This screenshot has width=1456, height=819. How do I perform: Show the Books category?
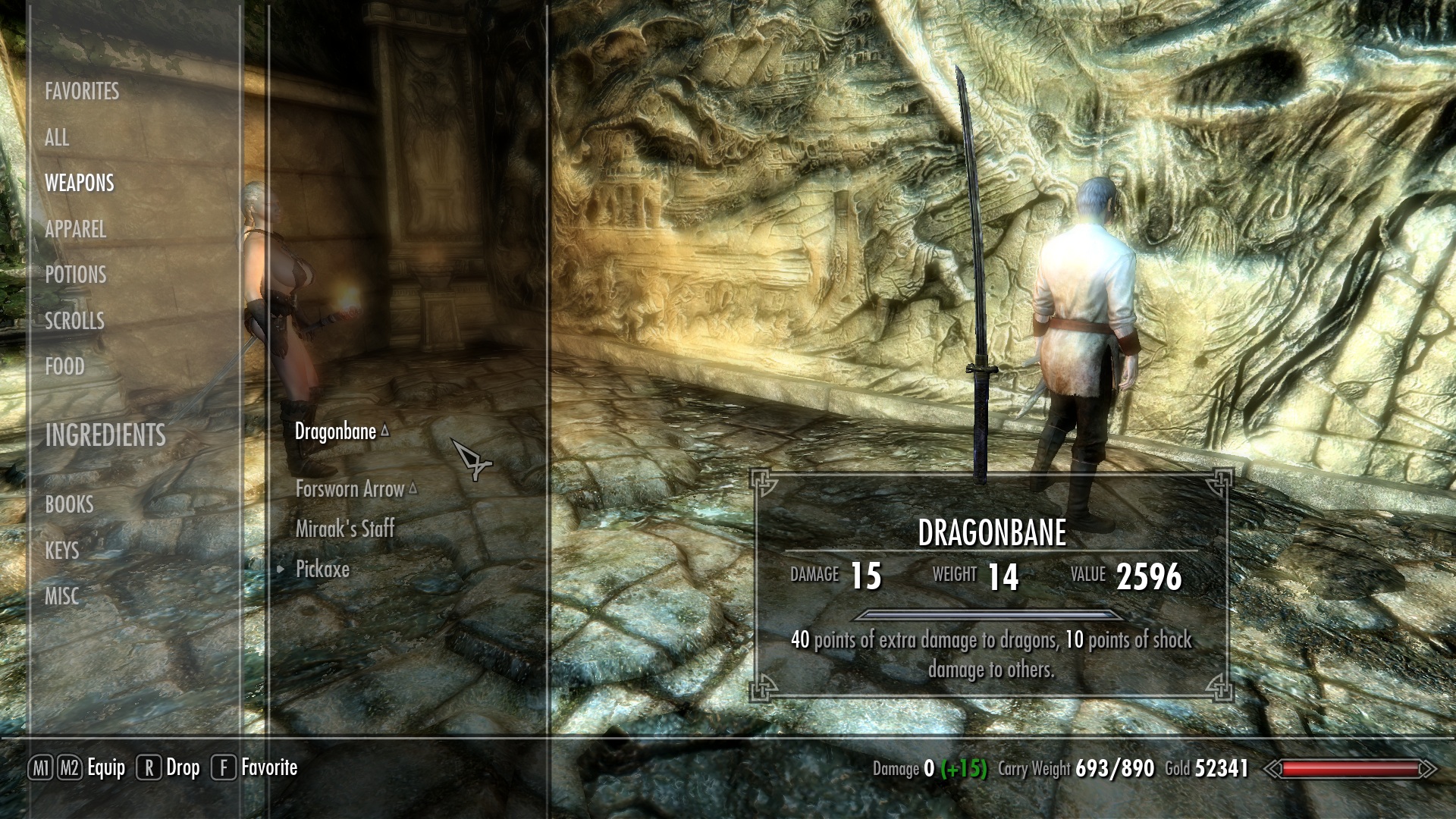coord(69,505)
